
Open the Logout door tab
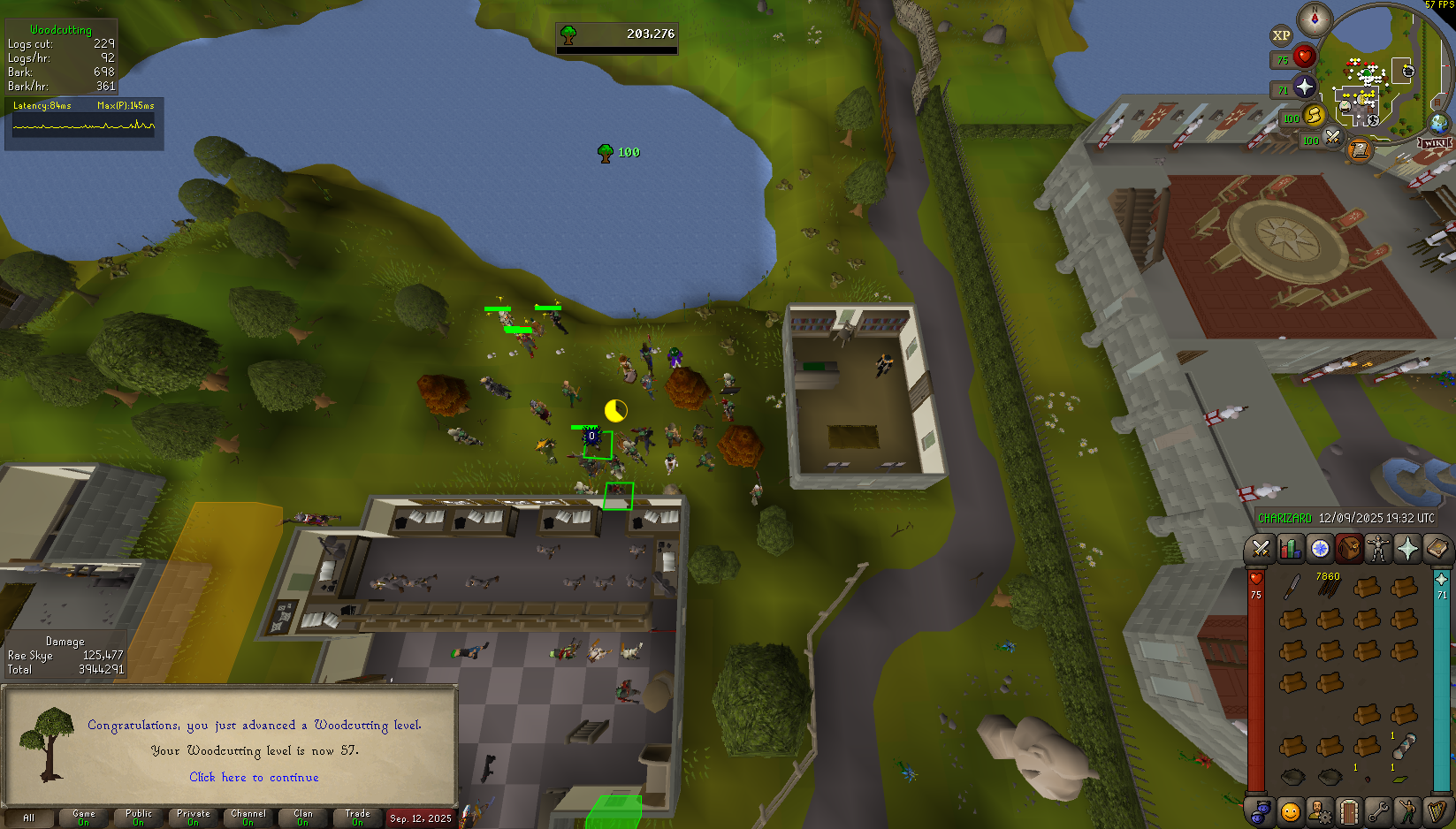click(1348, 810)
